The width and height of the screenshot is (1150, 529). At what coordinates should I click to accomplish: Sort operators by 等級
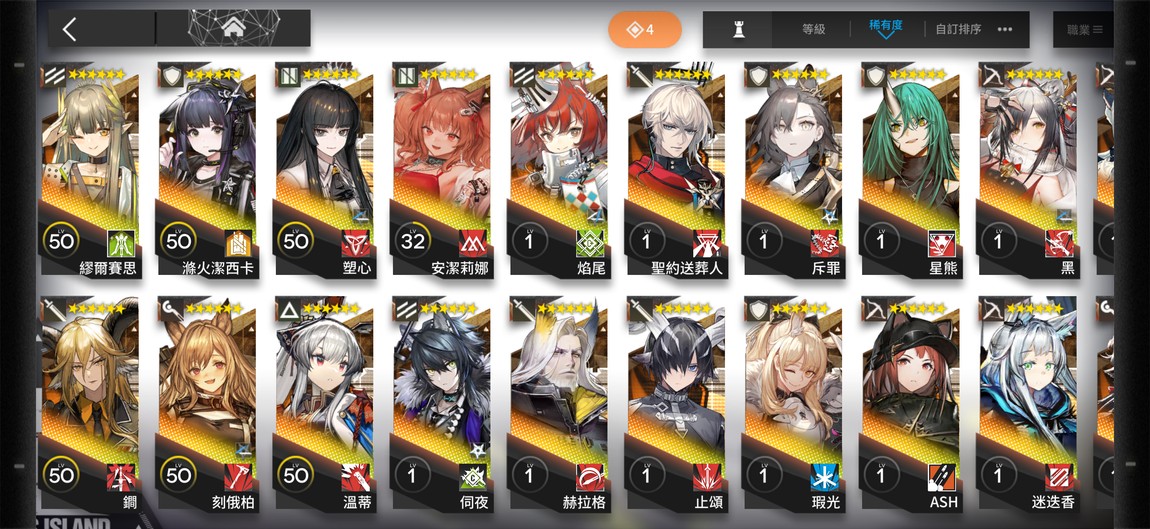813,30
